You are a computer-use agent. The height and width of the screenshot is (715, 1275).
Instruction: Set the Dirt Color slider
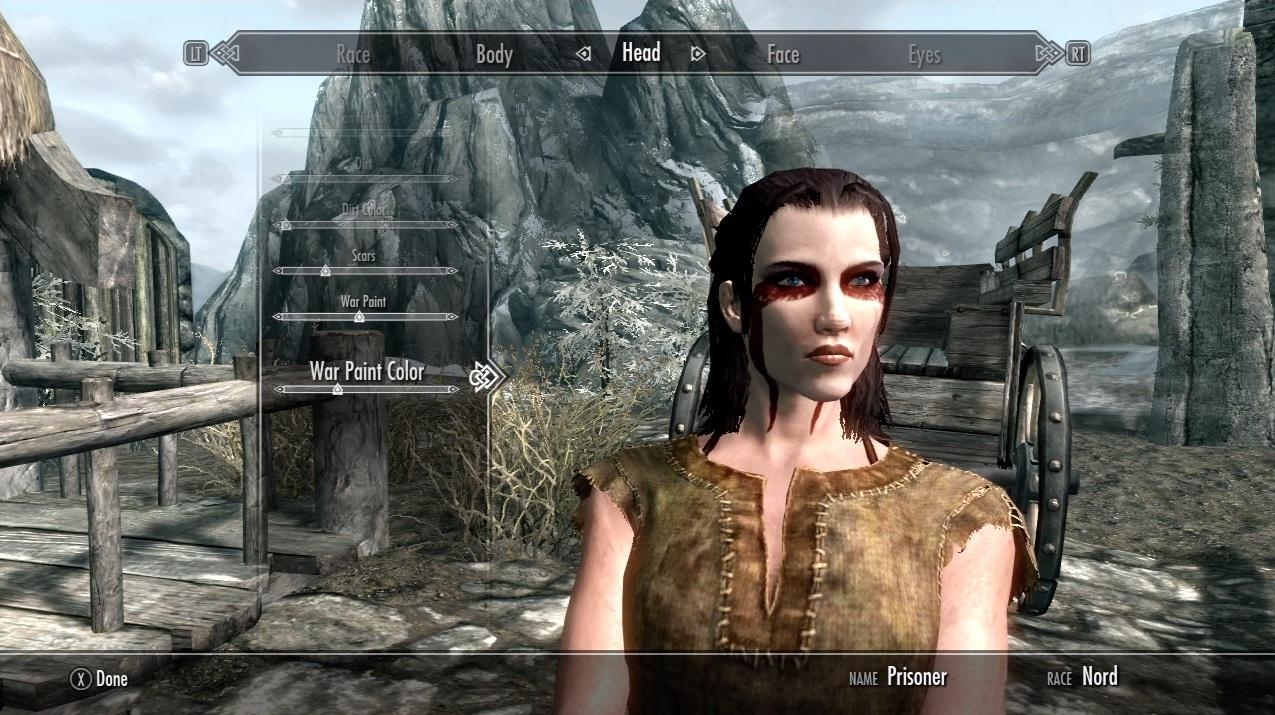[286, 225]
